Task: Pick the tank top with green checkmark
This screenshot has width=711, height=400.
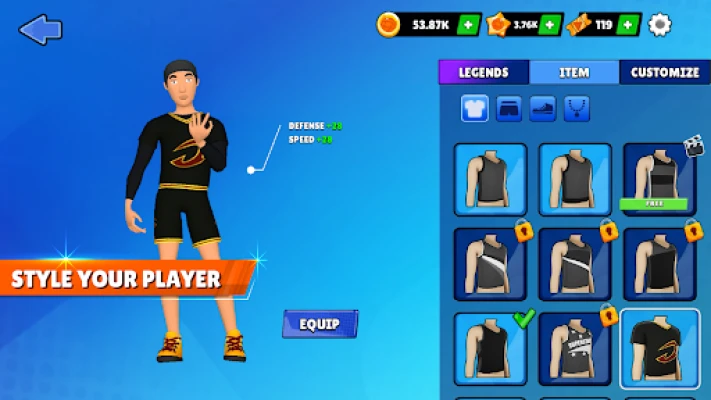Action: [x=491, y=349]
